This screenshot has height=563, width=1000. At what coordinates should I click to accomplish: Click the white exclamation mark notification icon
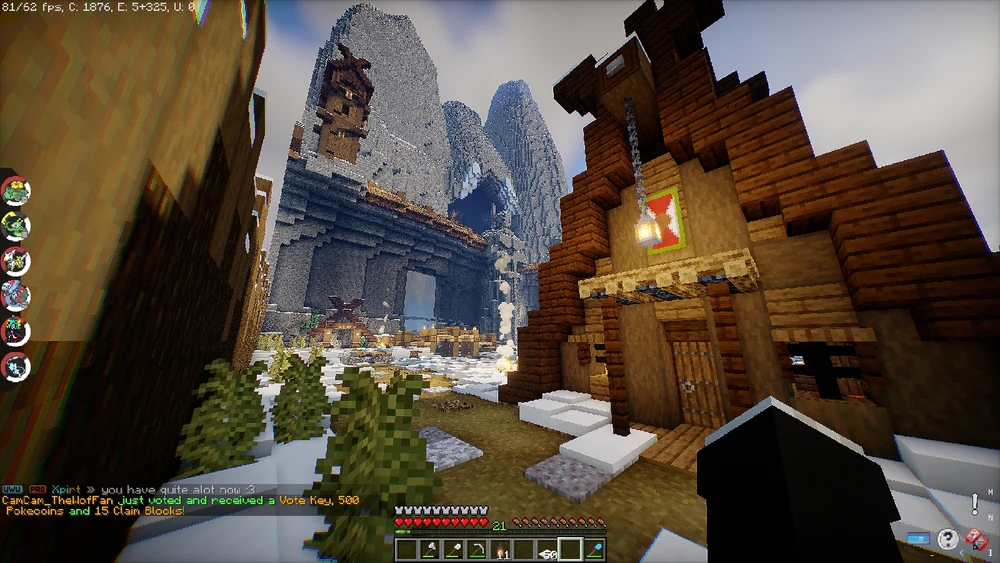coord(975,504)
